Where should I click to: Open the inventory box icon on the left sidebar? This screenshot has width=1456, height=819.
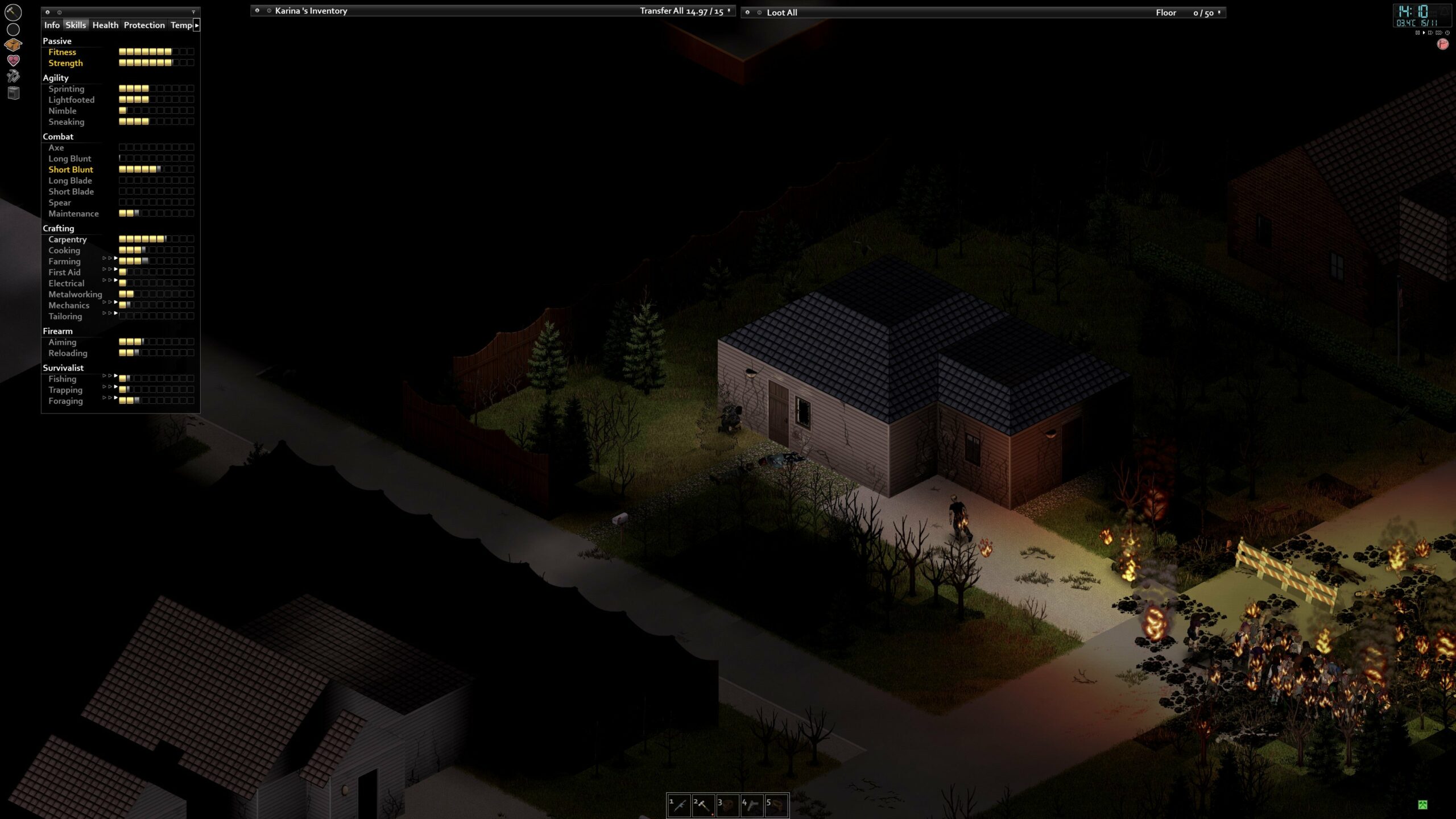click(x=14, y=44)
